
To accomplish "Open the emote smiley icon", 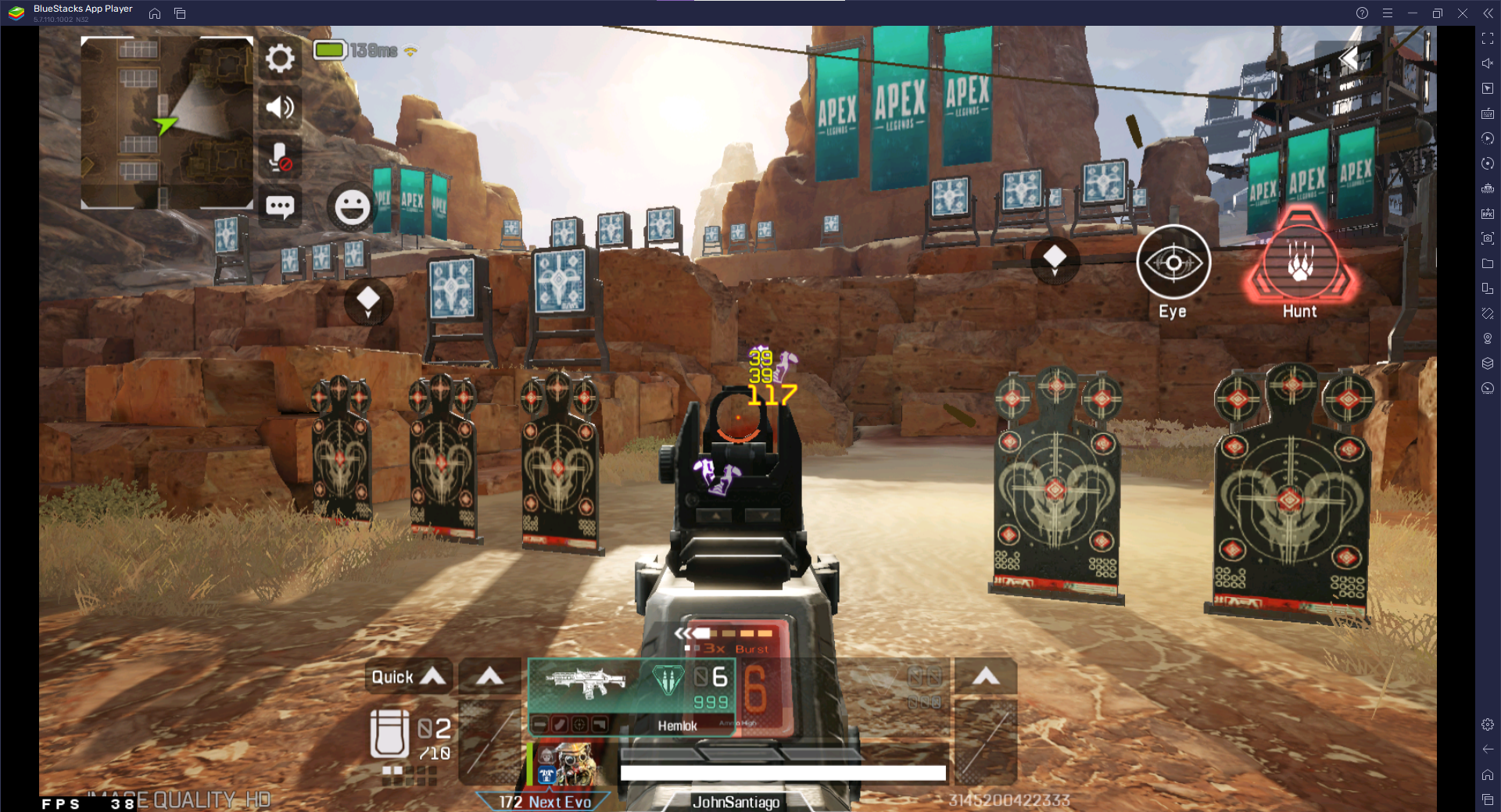I will coord(349,207).
